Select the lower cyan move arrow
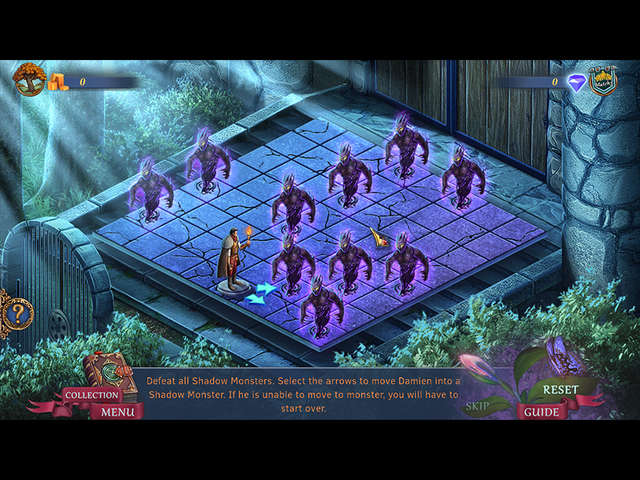This screenshot has width=640, height=480. pyautogui.click(x=254, y=298)
